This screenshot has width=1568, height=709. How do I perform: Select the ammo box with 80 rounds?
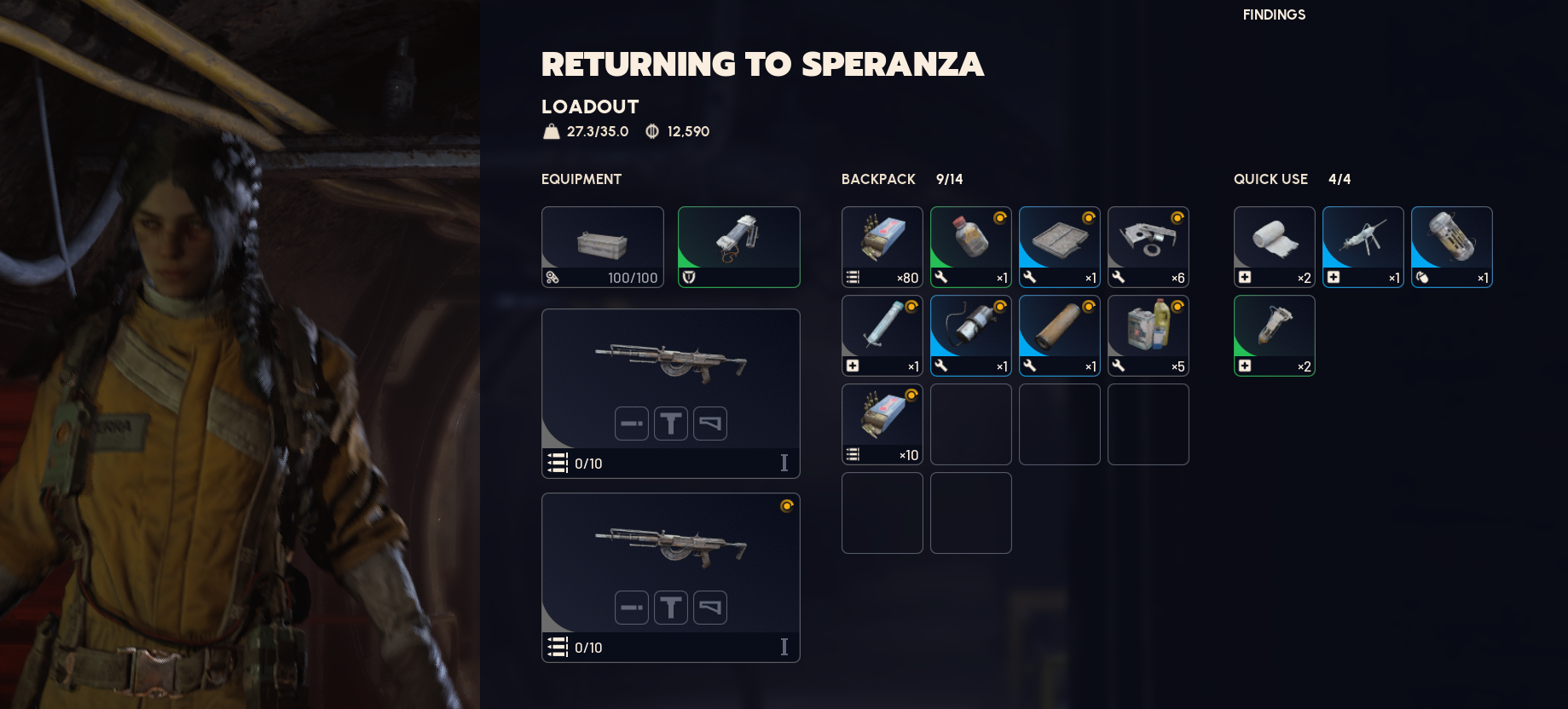click(x=882, y=246)
